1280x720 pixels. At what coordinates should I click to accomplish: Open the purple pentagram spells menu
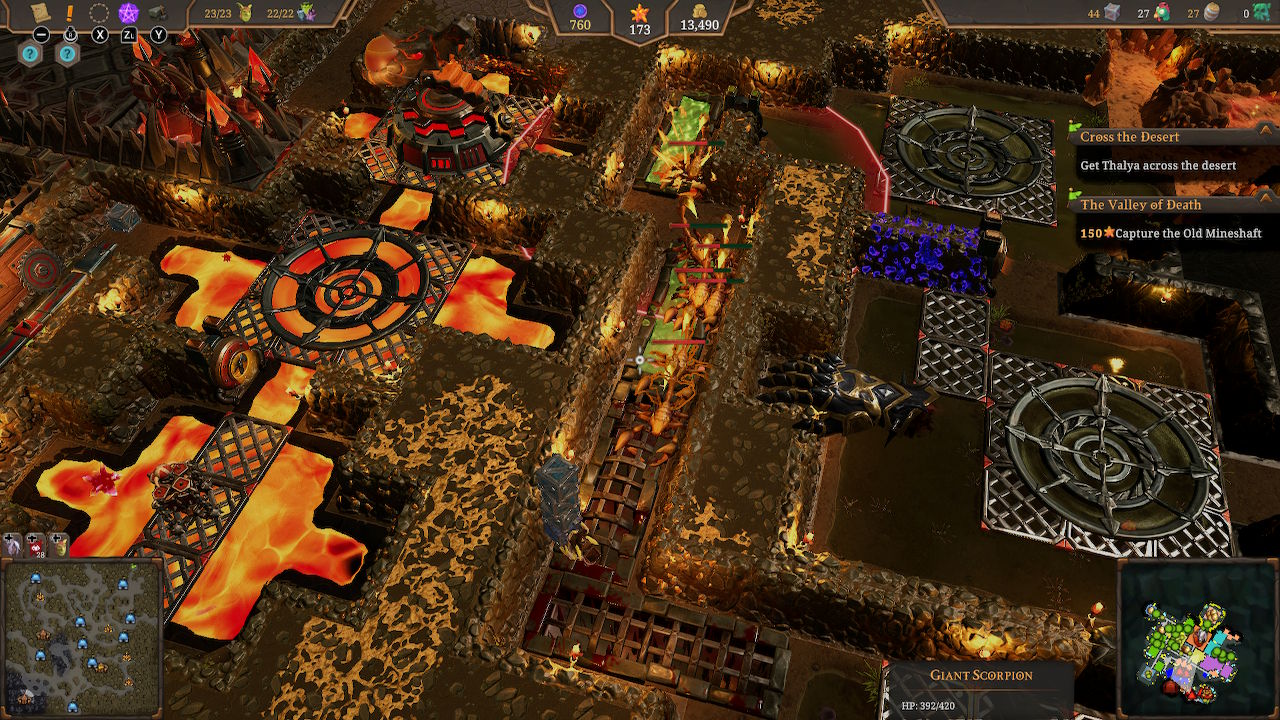(128, 12)
